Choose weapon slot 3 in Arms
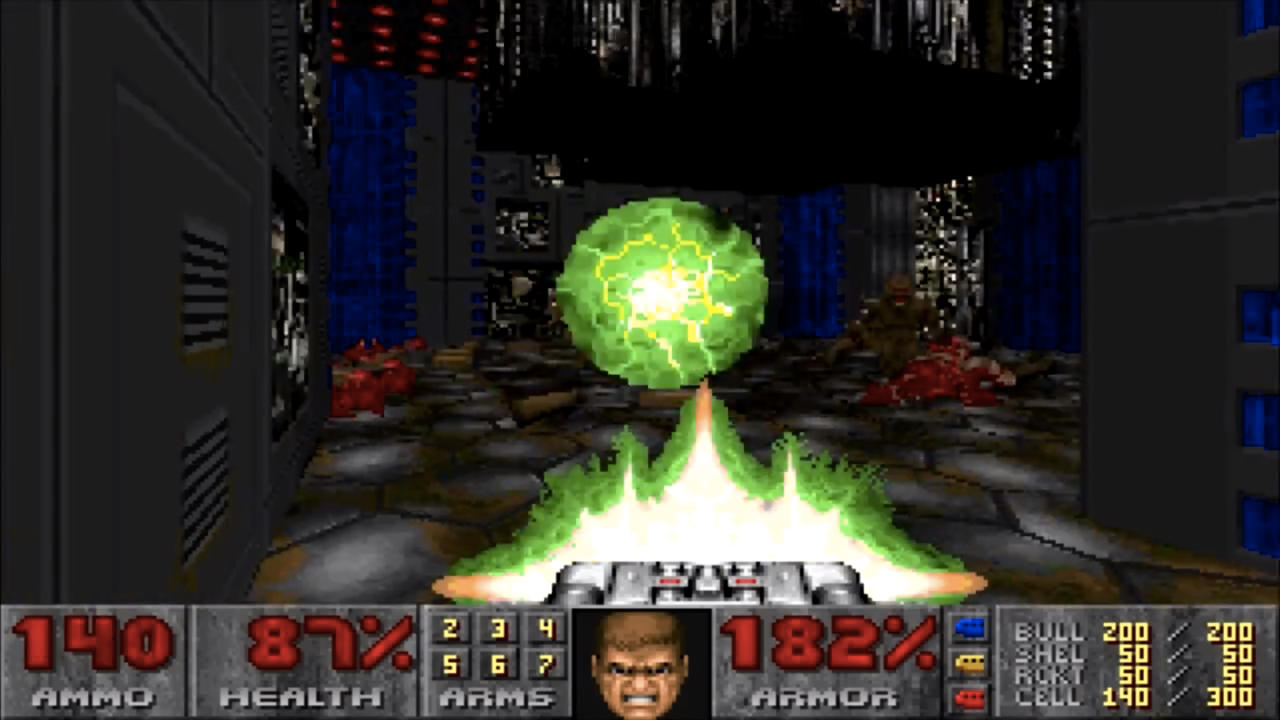Screen dimensions: 1280x720 (498, 630)
